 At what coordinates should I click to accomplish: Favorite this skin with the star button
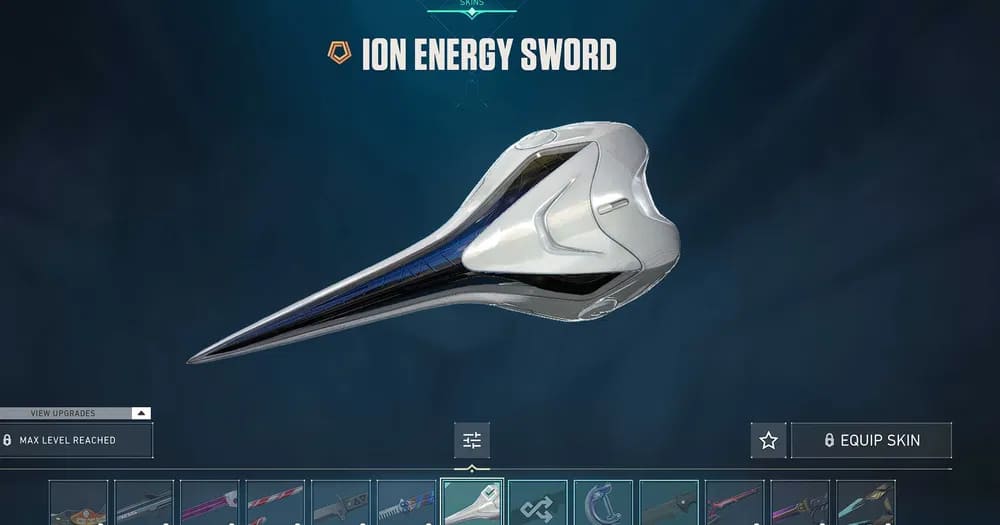[x=768, y=440]
